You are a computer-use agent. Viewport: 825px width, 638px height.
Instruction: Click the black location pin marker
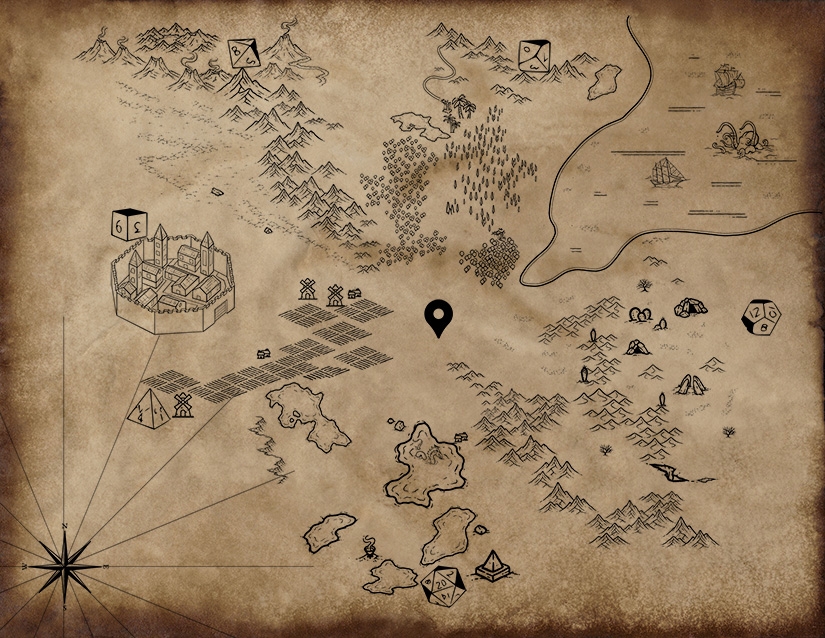click(438, 315)
